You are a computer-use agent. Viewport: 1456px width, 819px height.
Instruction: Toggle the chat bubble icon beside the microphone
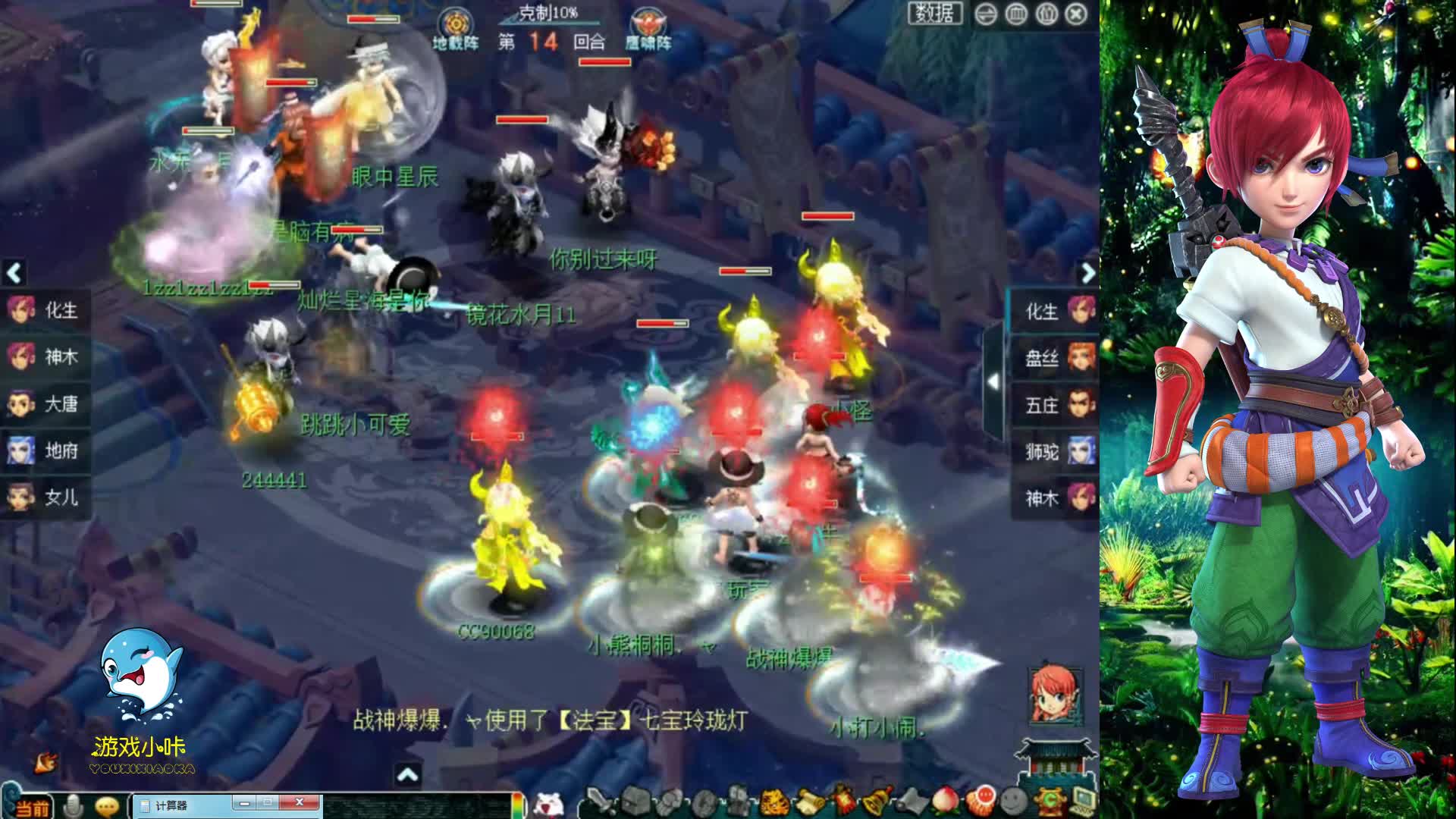click(105, 805)
